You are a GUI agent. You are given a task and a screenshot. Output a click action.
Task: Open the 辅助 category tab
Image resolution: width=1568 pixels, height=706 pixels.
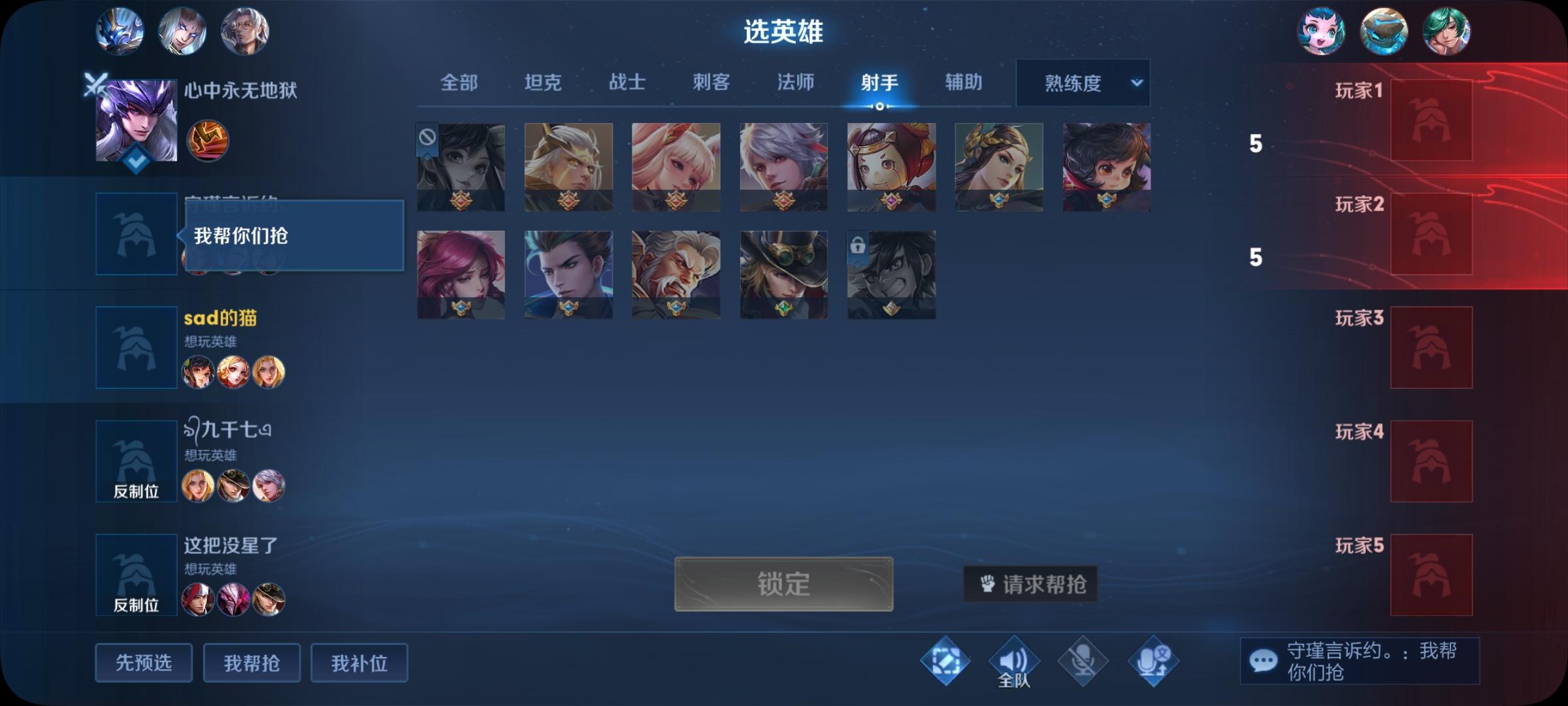pyautogui.click(x=964, y=83)
